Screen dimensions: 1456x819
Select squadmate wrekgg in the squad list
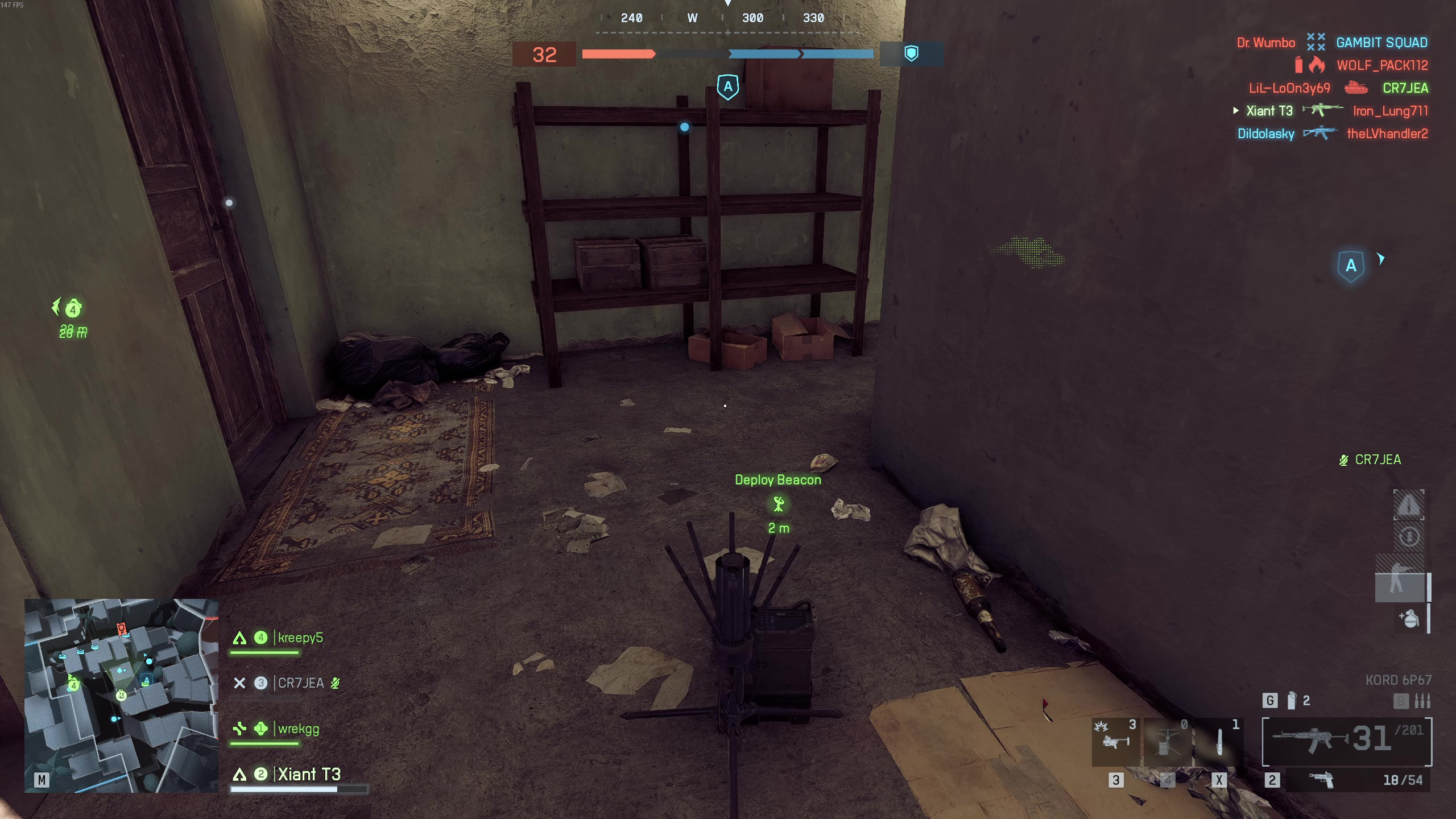pos(298,729)
